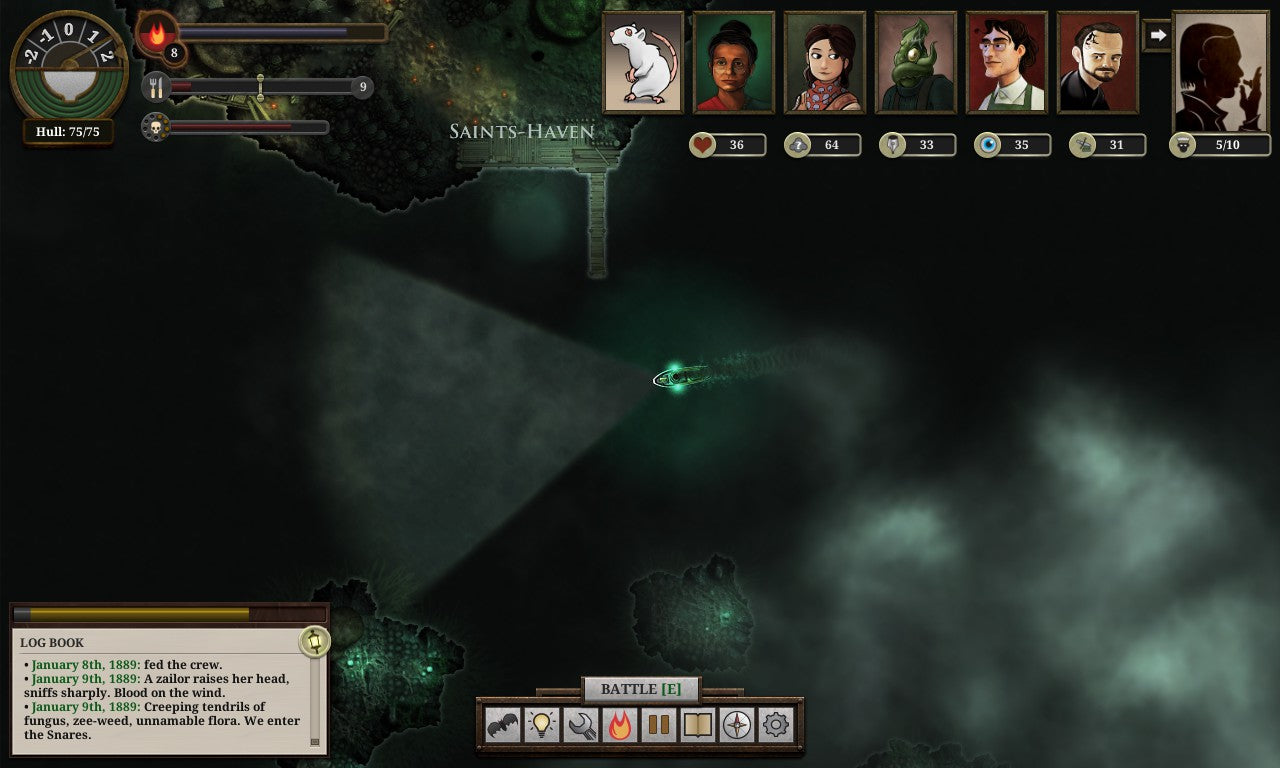Open game options with the gear icon
The height and width of the screenshot is (768, 1280).
774,723
